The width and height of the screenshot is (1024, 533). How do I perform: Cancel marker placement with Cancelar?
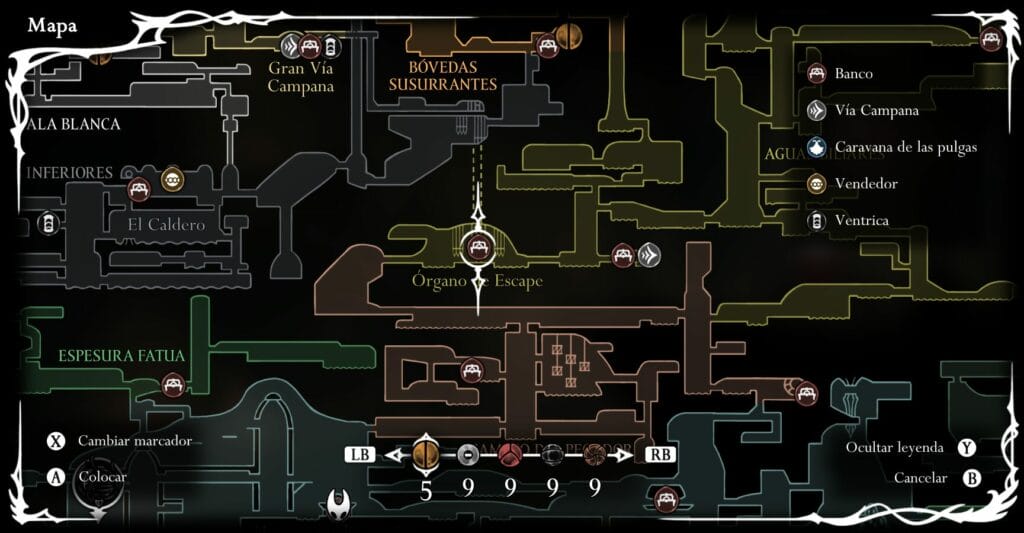click(971, 478)
